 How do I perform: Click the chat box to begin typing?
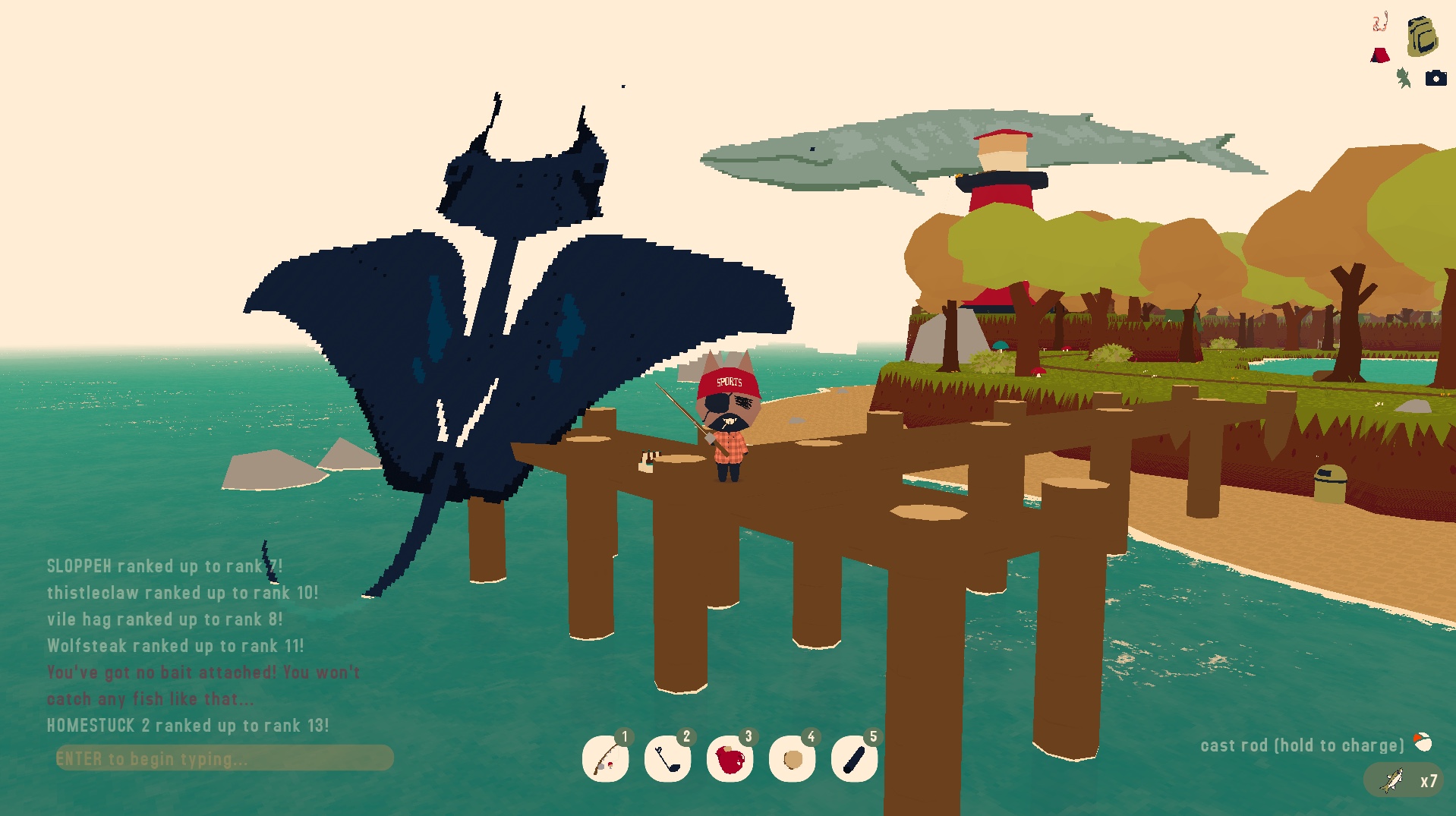[x=224, y=758]
